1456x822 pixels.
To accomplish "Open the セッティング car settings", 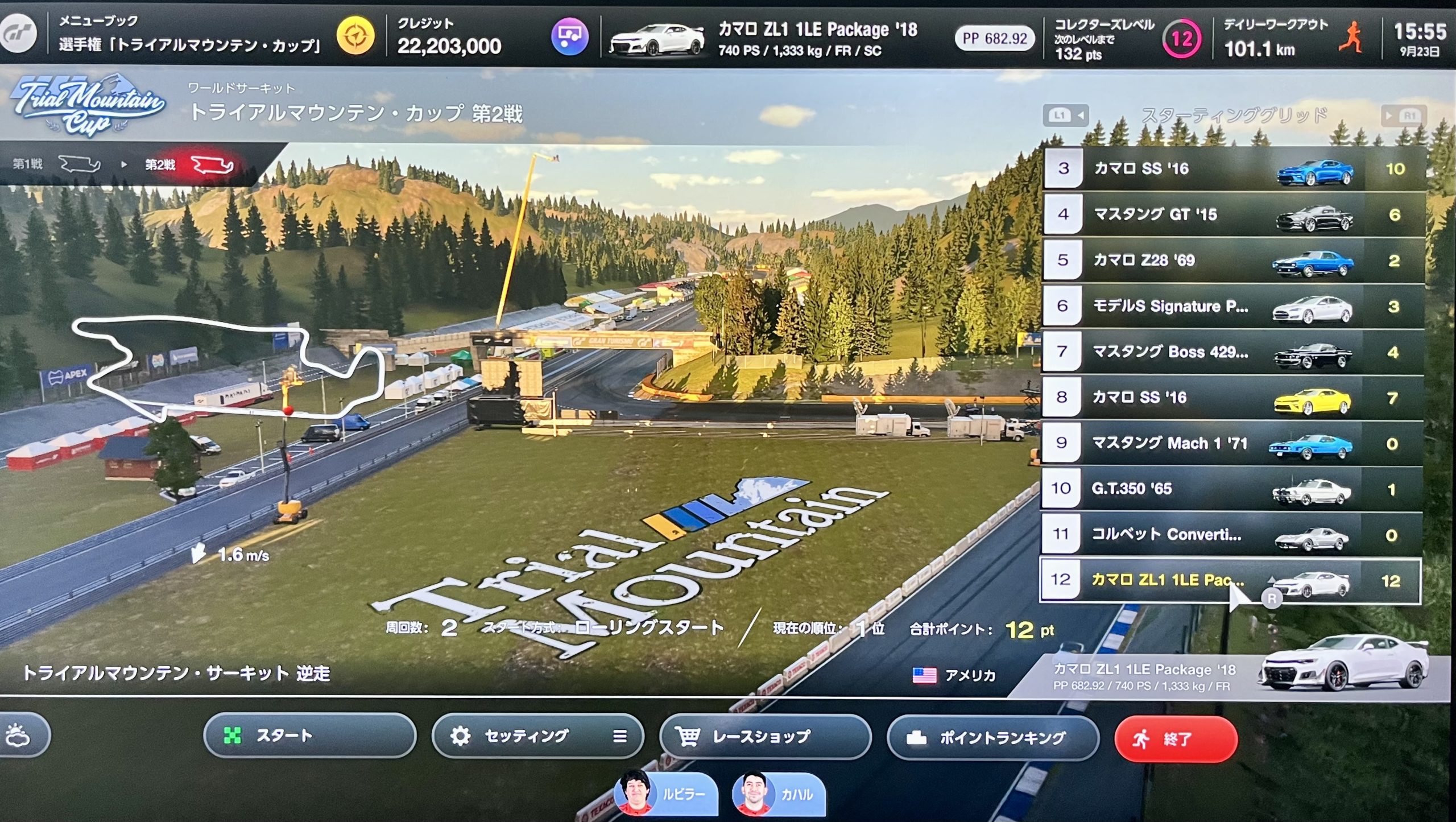I will click(537, 736).
